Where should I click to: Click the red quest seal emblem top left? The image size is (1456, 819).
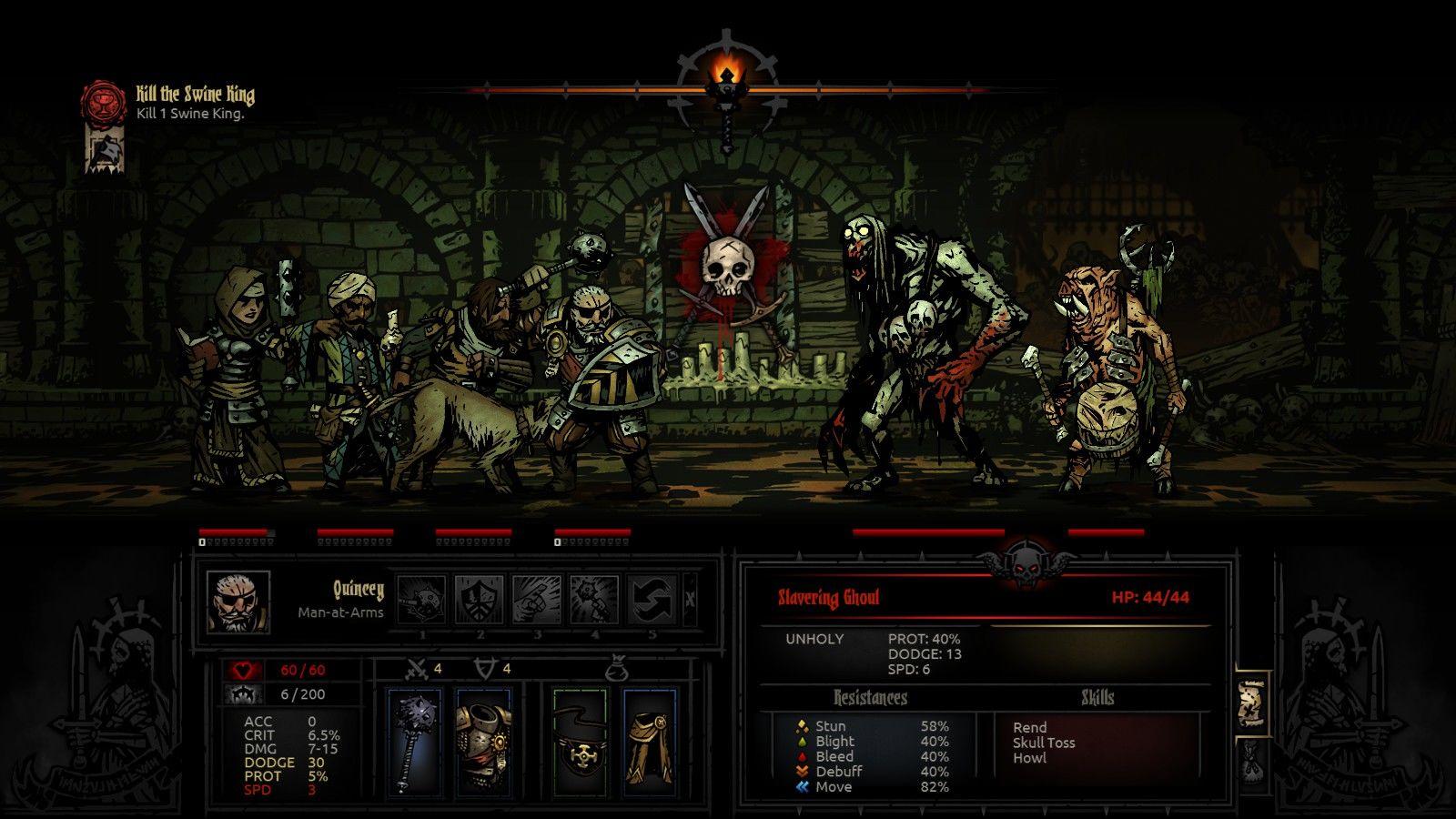(x=103, y=102)
